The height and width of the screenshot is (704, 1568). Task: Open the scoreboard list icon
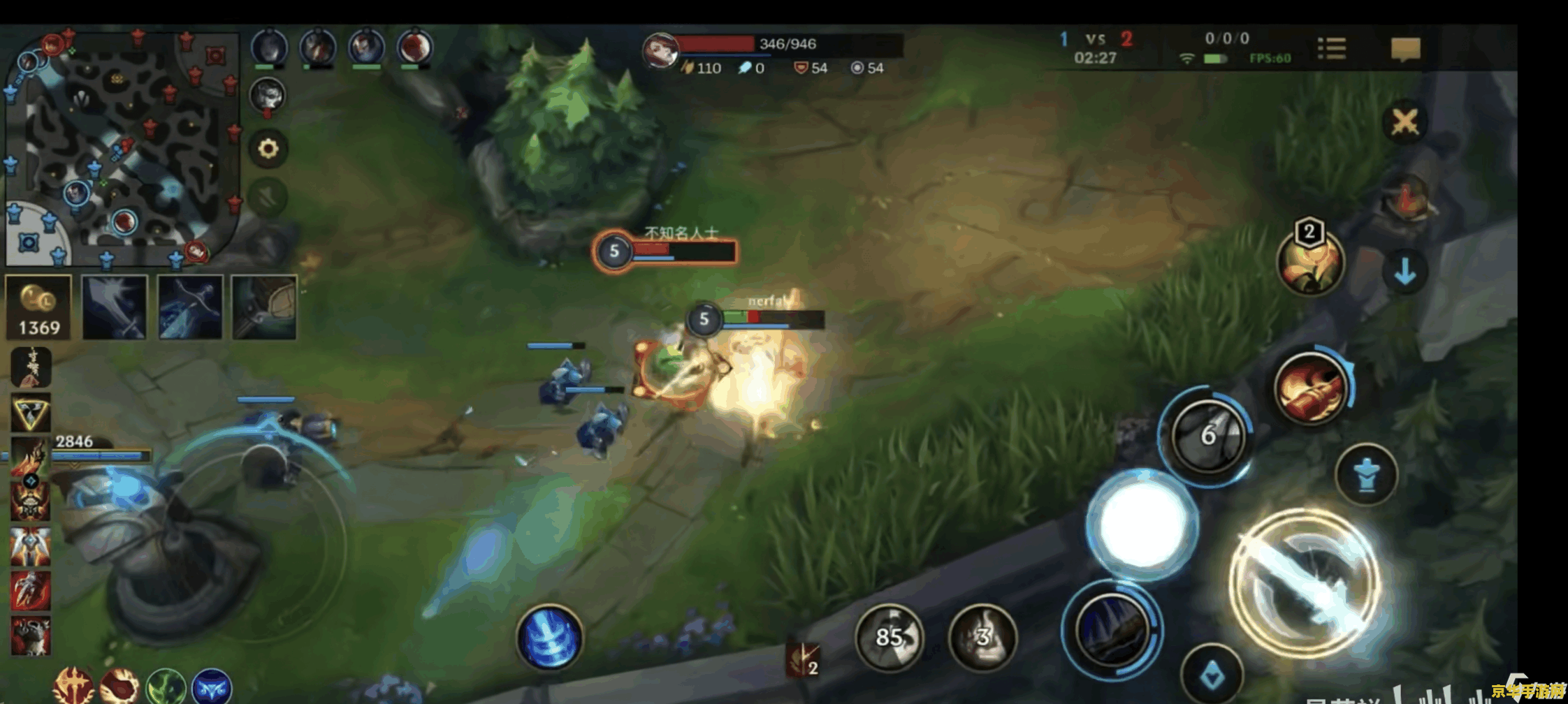[x=1332, y=49]
